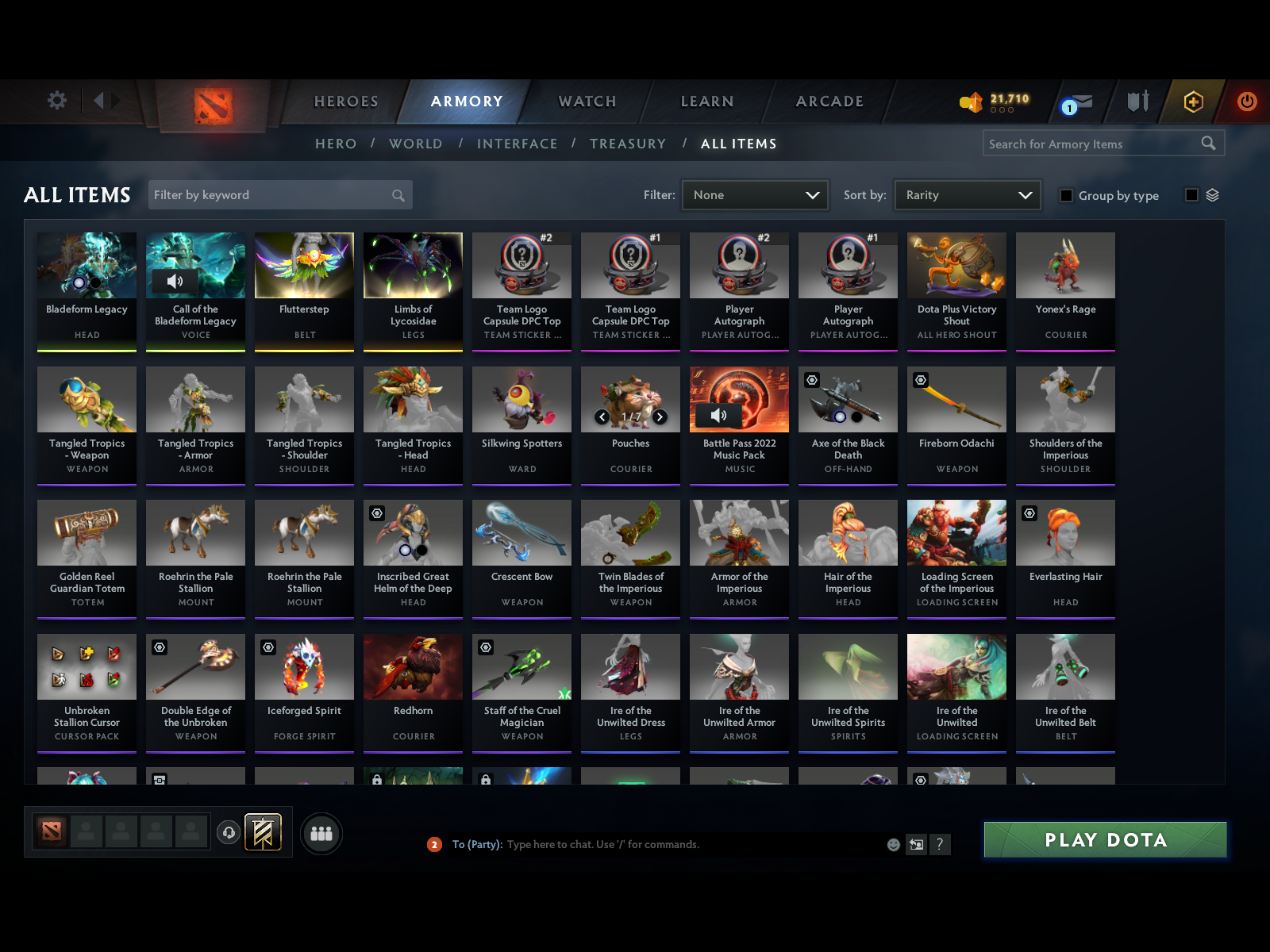Click the ALL ITEMS breadcrumb link
This screenshot has width=1270, height=952.
[x=739, y=144]
